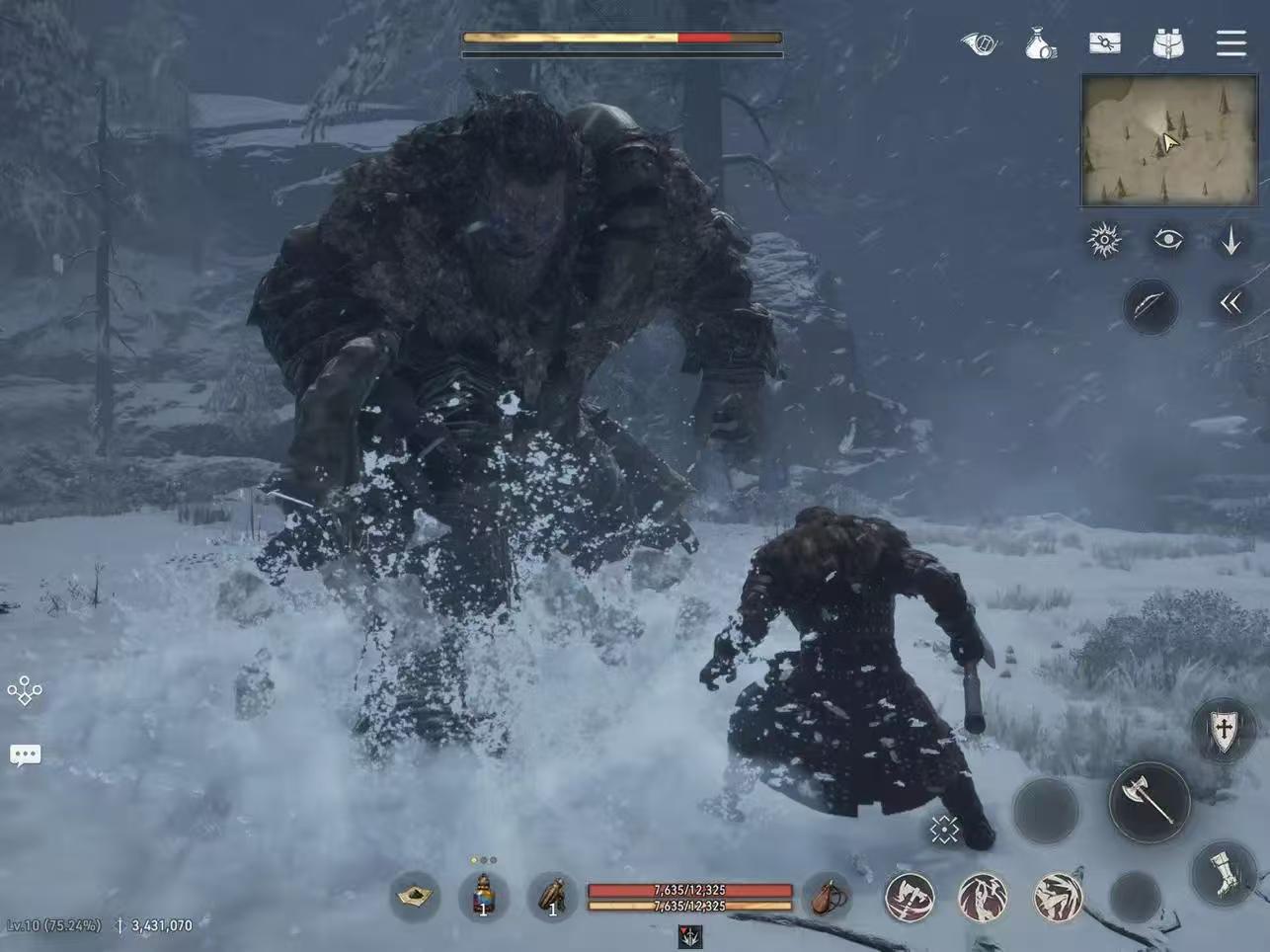The image size is (1270, 952).
Task: Select the map scroll quick slot
Action: pos(416,897)
